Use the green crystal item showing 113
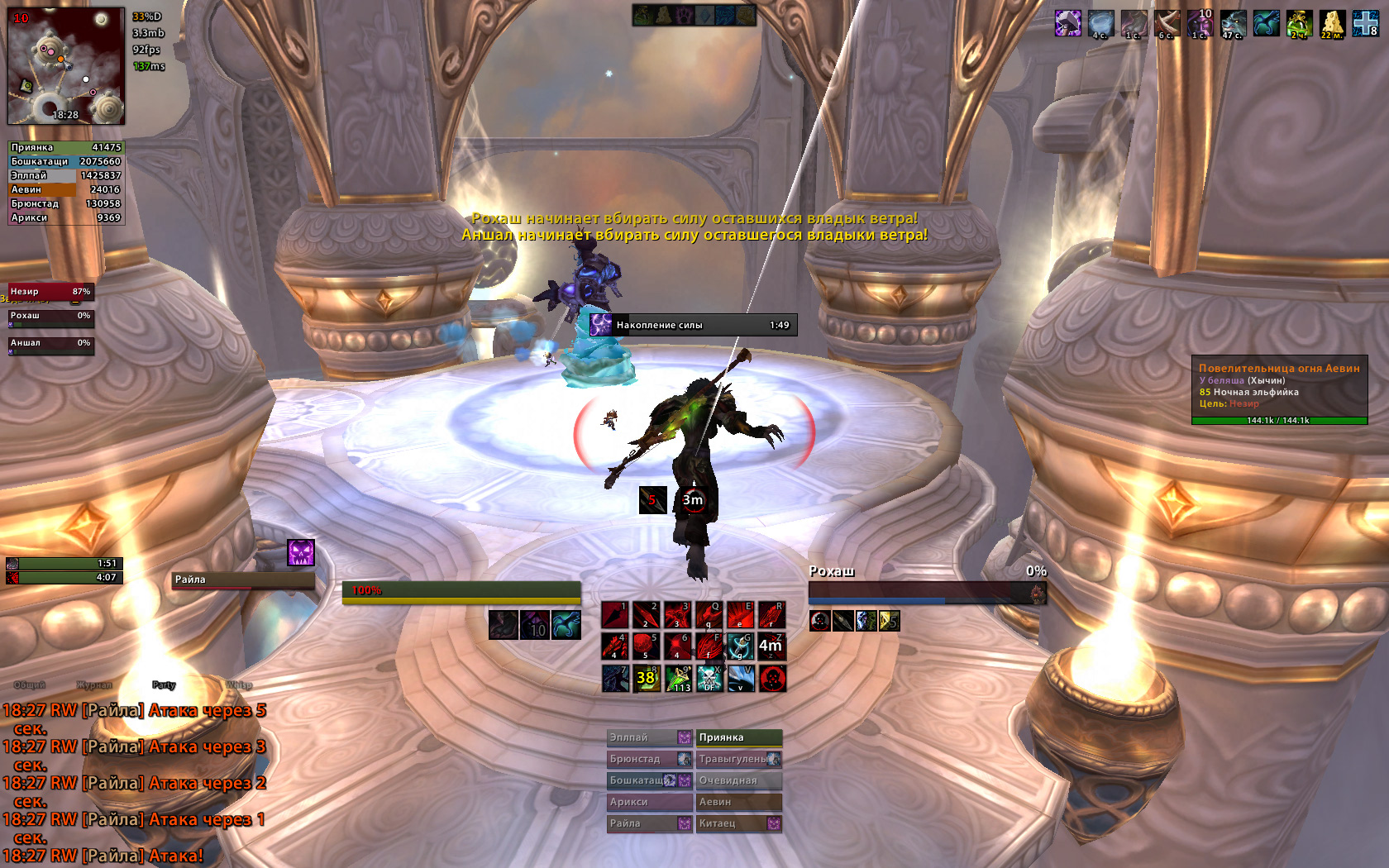The height and width of the screenshot is (868, 1389). 678,679
